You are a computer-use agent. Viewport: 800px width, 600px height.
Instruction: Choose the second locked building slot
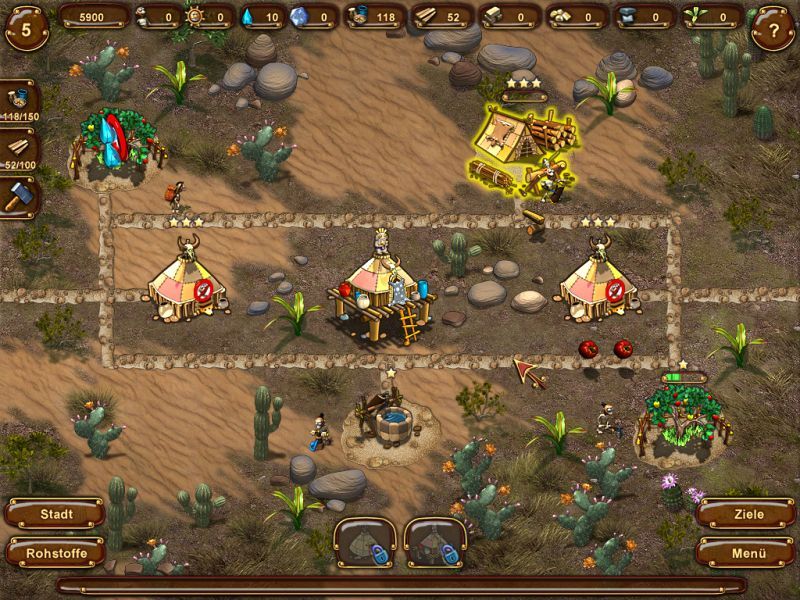435,542
